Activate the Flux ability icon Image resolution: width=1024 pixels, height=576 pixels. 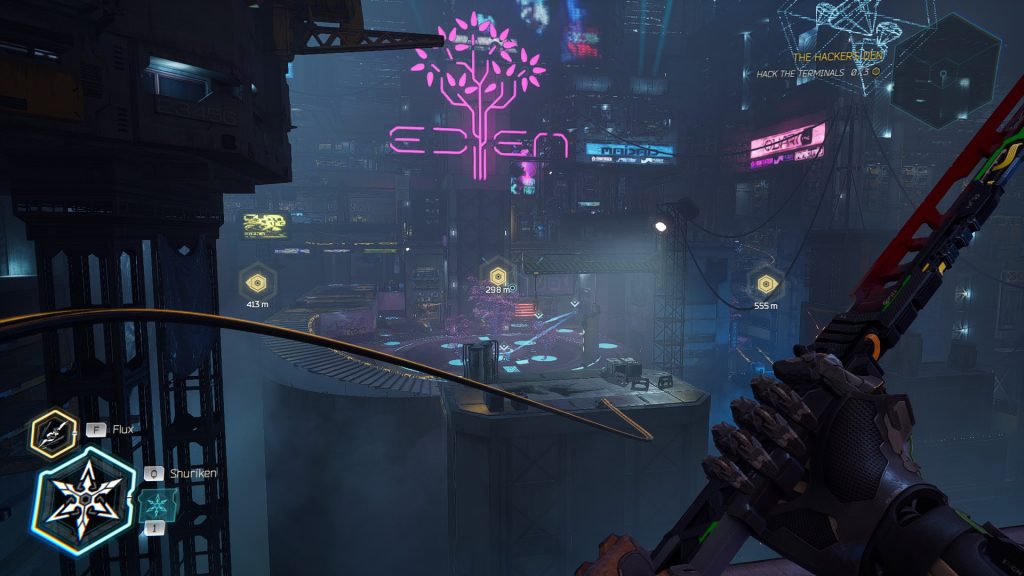(x=52, y=432)
